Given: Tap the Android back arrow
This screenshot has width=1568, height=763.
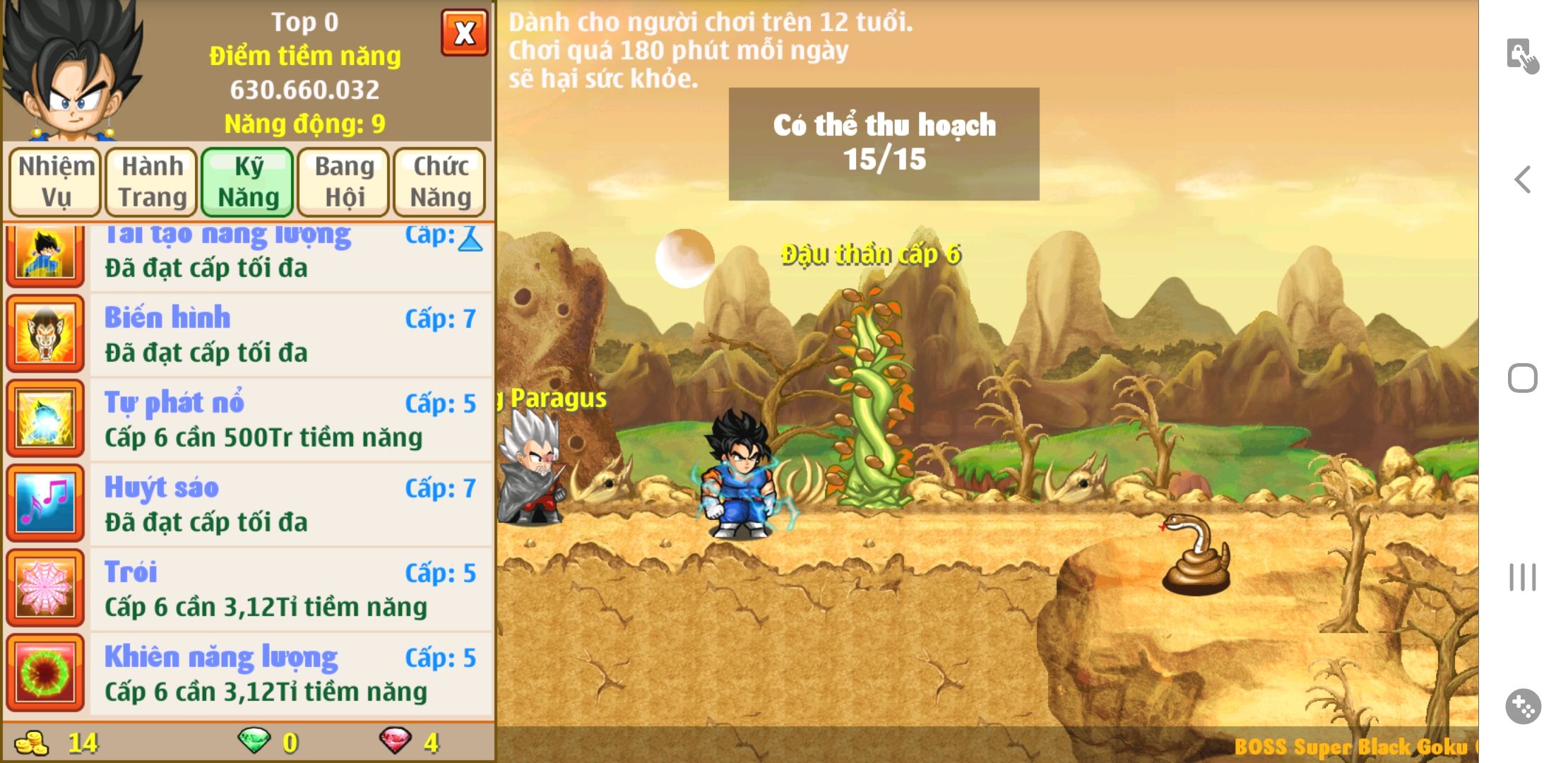Looking at the screenshot, I should 1523,179.
